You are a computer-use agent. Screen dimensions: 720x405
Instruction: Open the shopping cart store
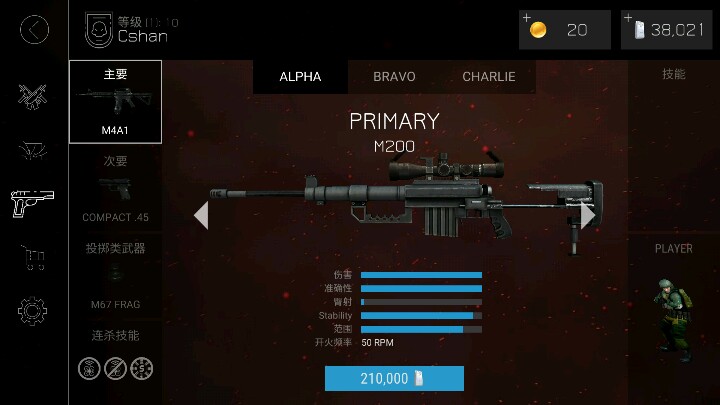[34, 259]
